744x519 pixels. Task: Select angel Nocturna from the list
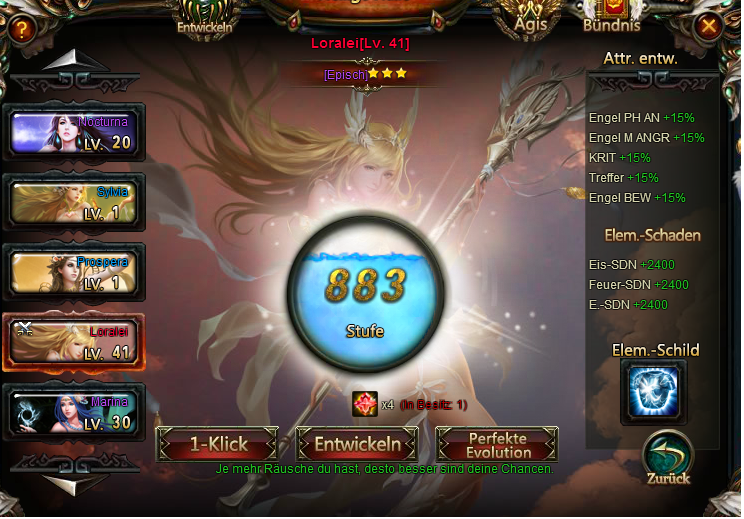[x=75, y=132]
